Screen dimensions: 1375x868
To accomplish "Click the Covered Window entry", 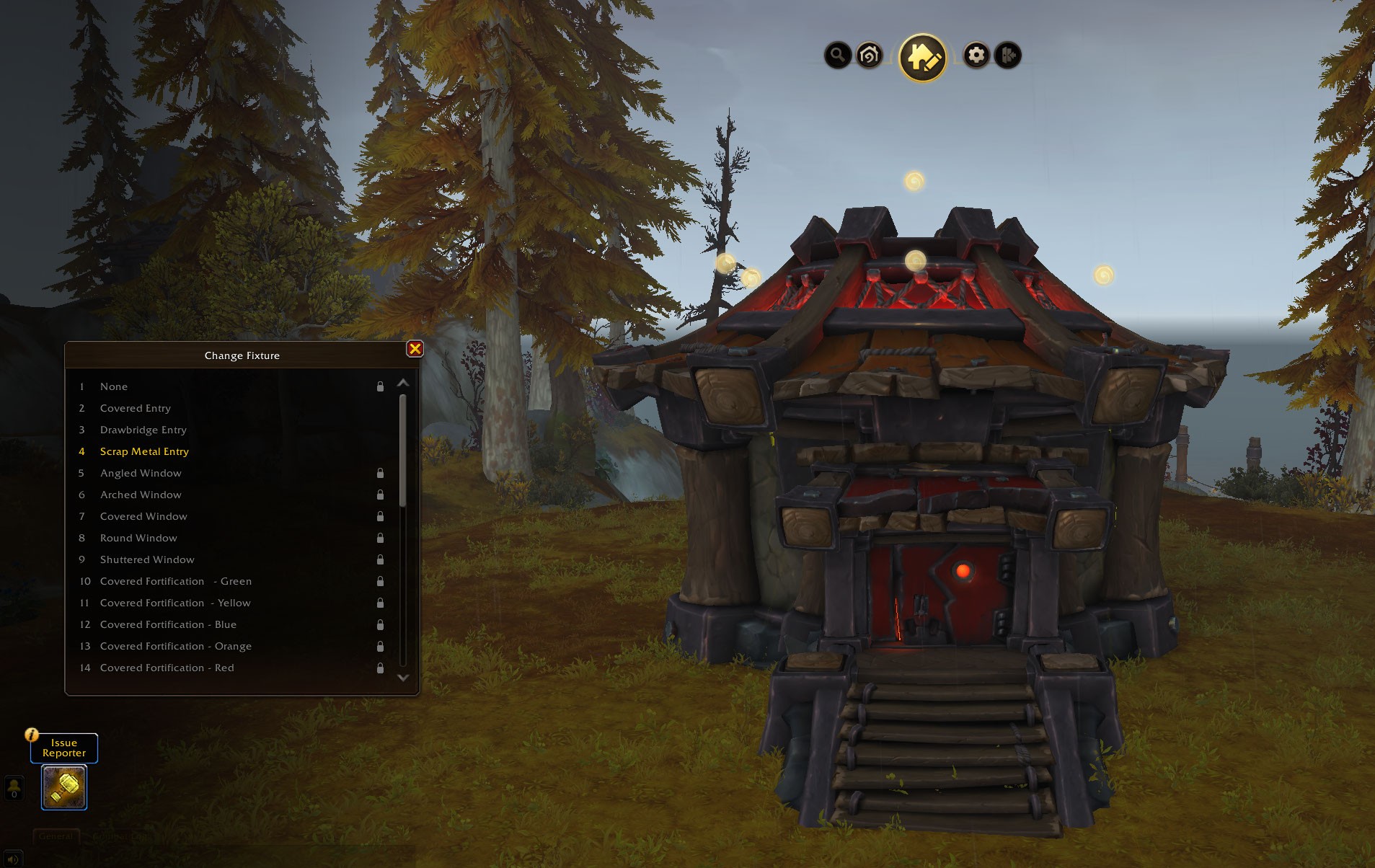I will point(143,516).
